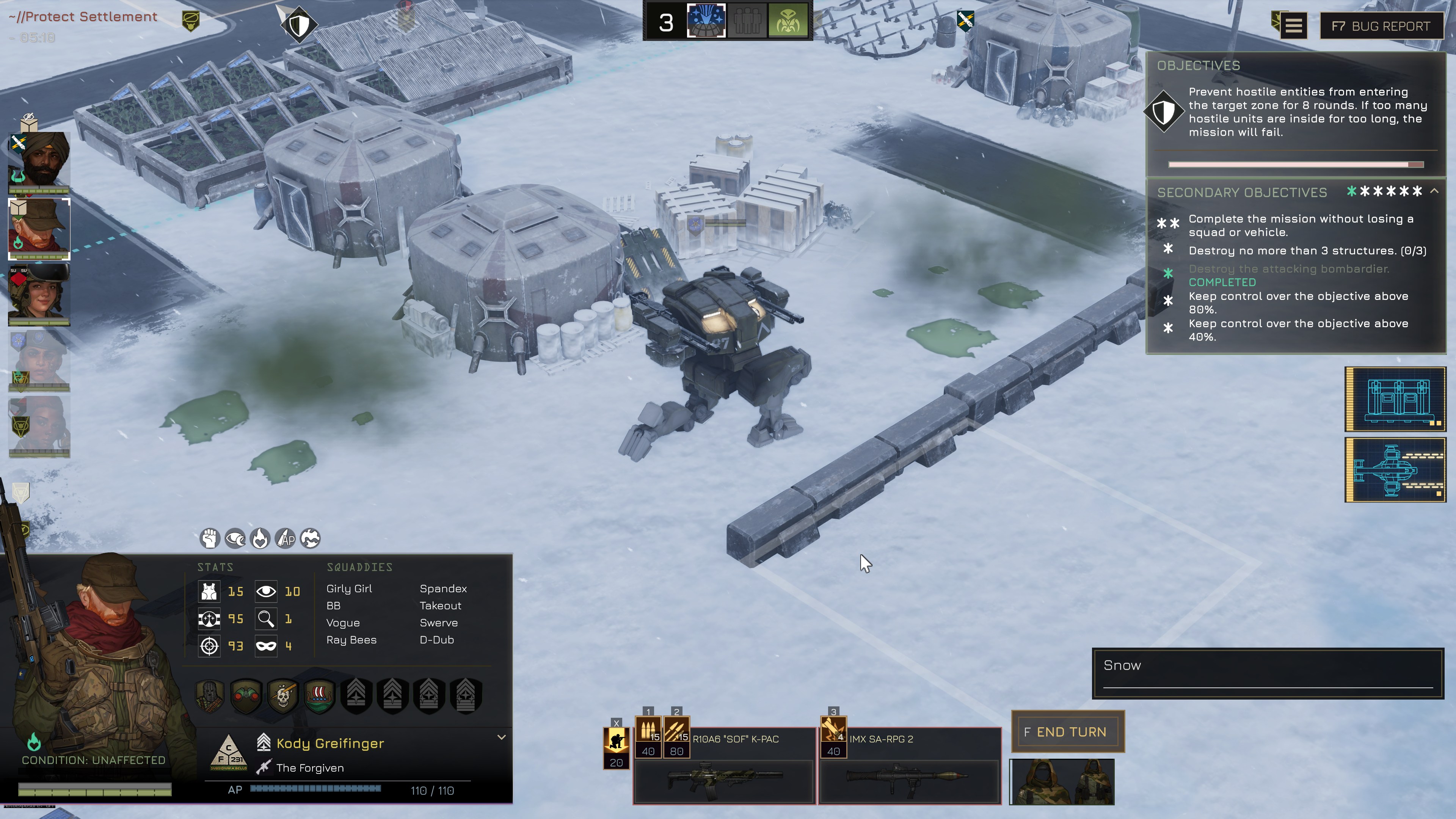1456x819 pixels.
Task: Select the R10A6 "SOF" K-PAC rifle
Action: (x=724, y=780)
